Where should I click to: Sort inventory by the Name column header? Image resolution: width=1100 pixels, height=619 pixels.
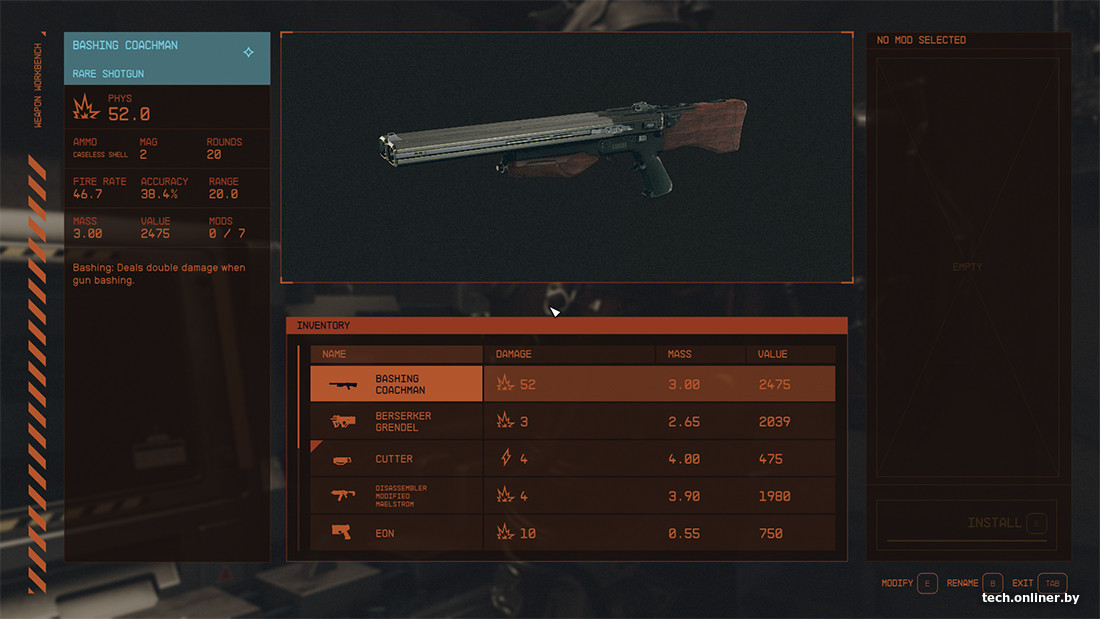tap(334, 354)
